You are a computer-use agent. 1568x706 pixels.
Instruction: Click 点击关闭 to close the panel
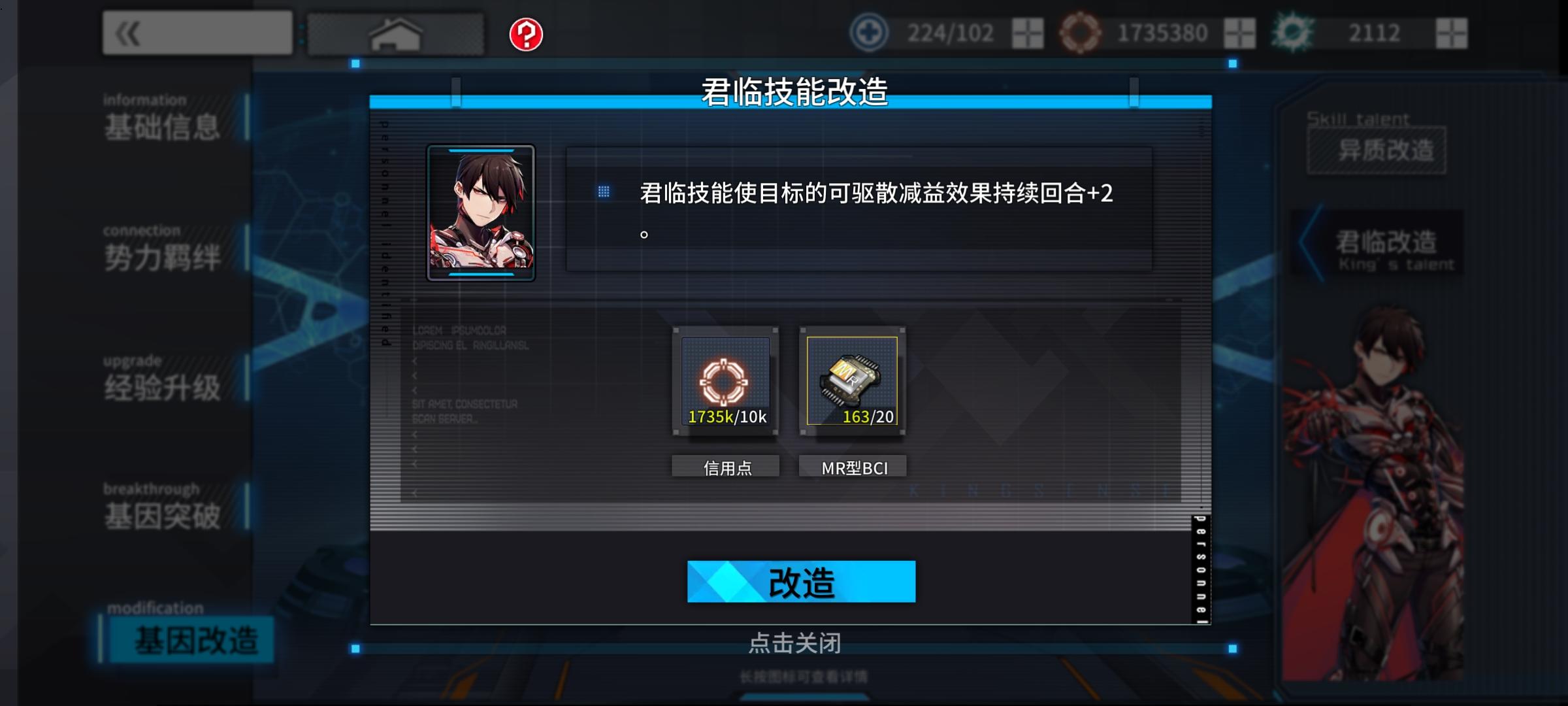797,644
